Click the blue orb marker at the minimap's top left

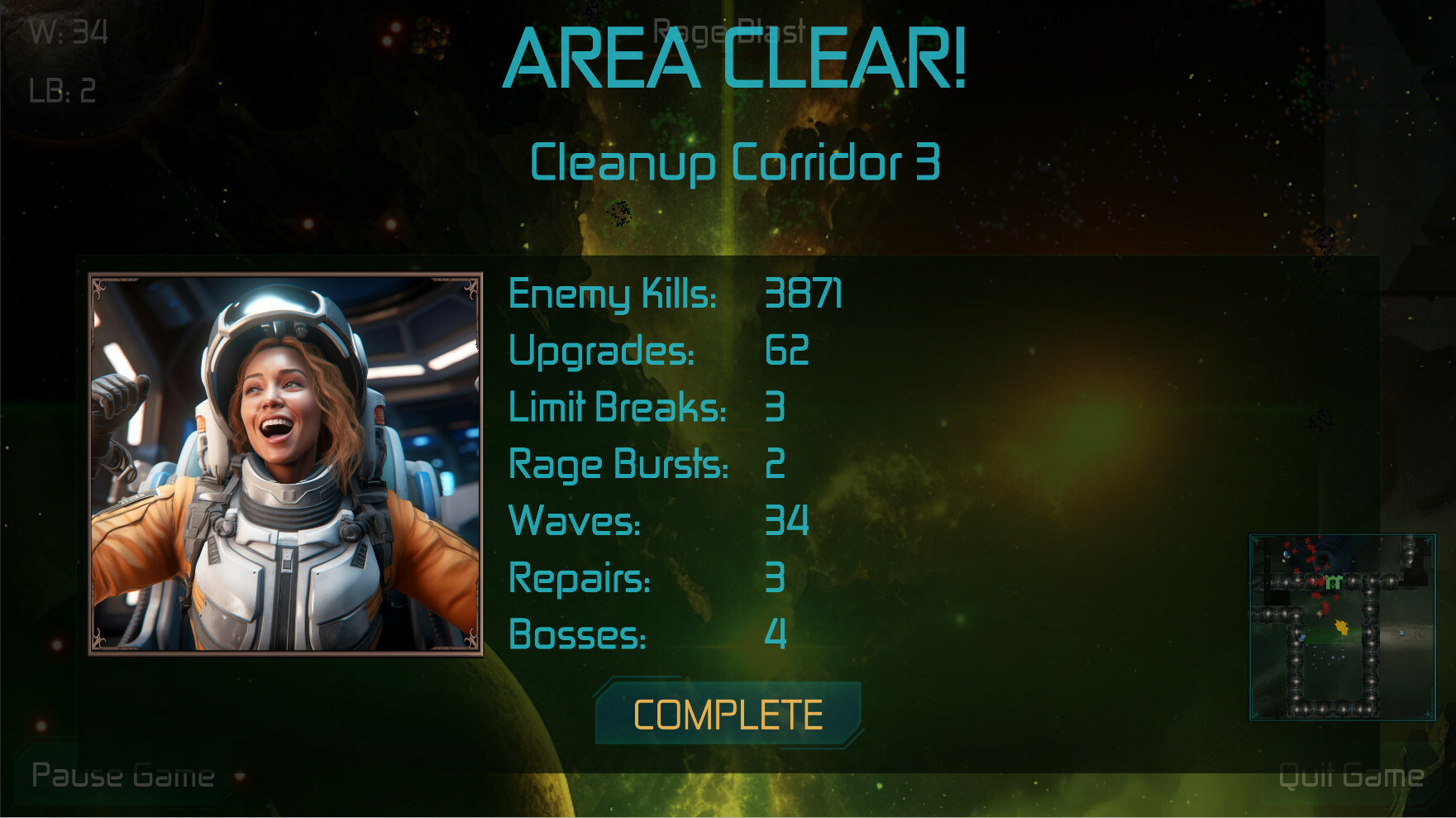click(x=1287, y=553)
